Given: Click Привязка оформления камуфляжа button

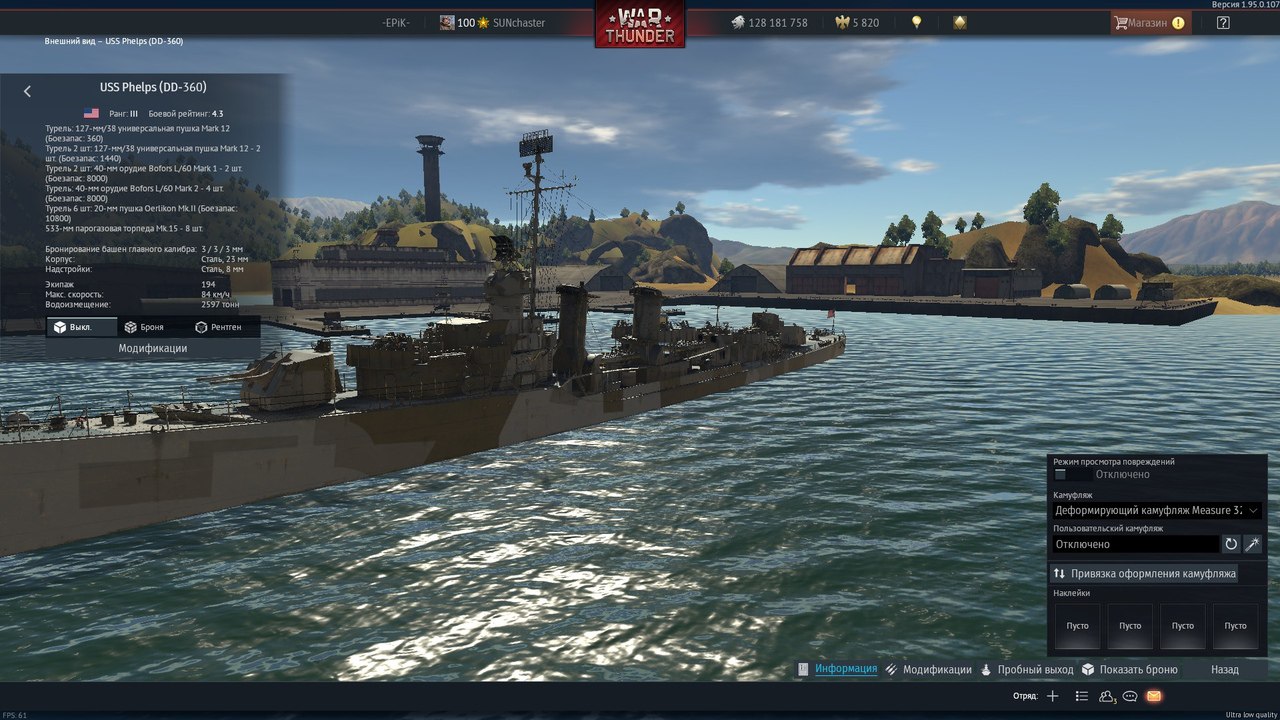Looking at the screenshot, I should pos(1144,573).
